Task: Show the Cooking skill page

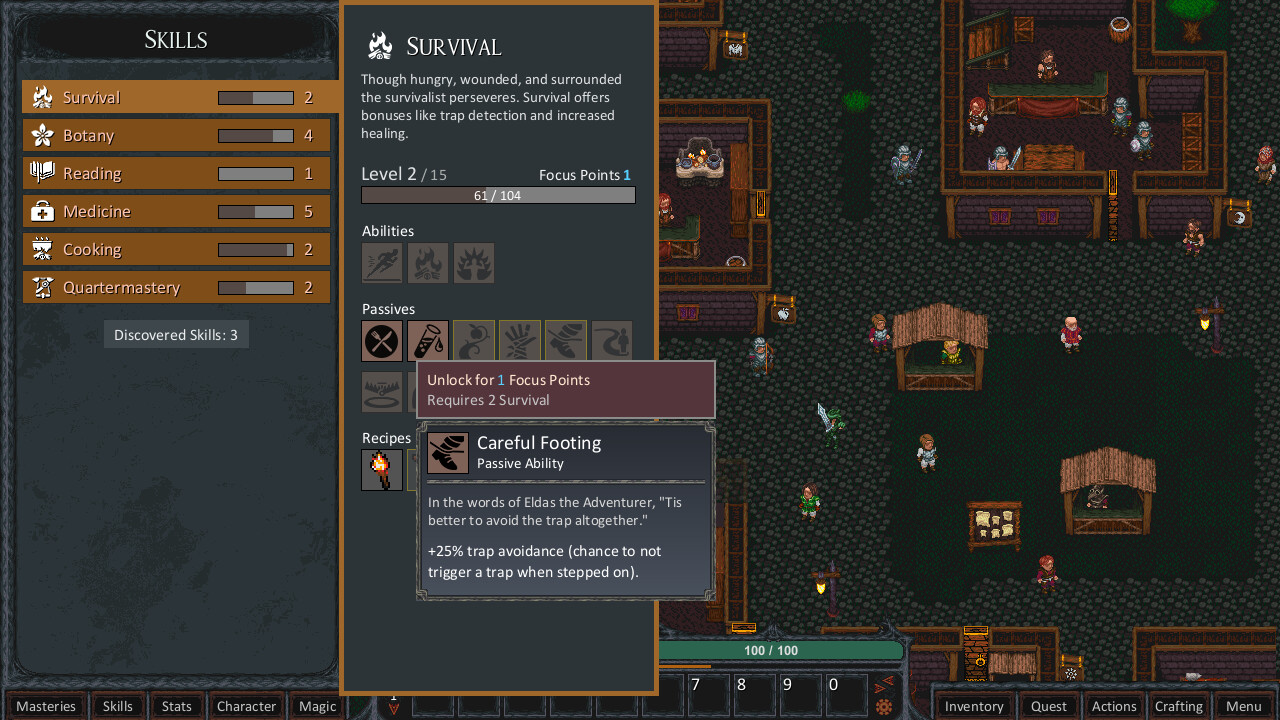Action: (176, 249)
